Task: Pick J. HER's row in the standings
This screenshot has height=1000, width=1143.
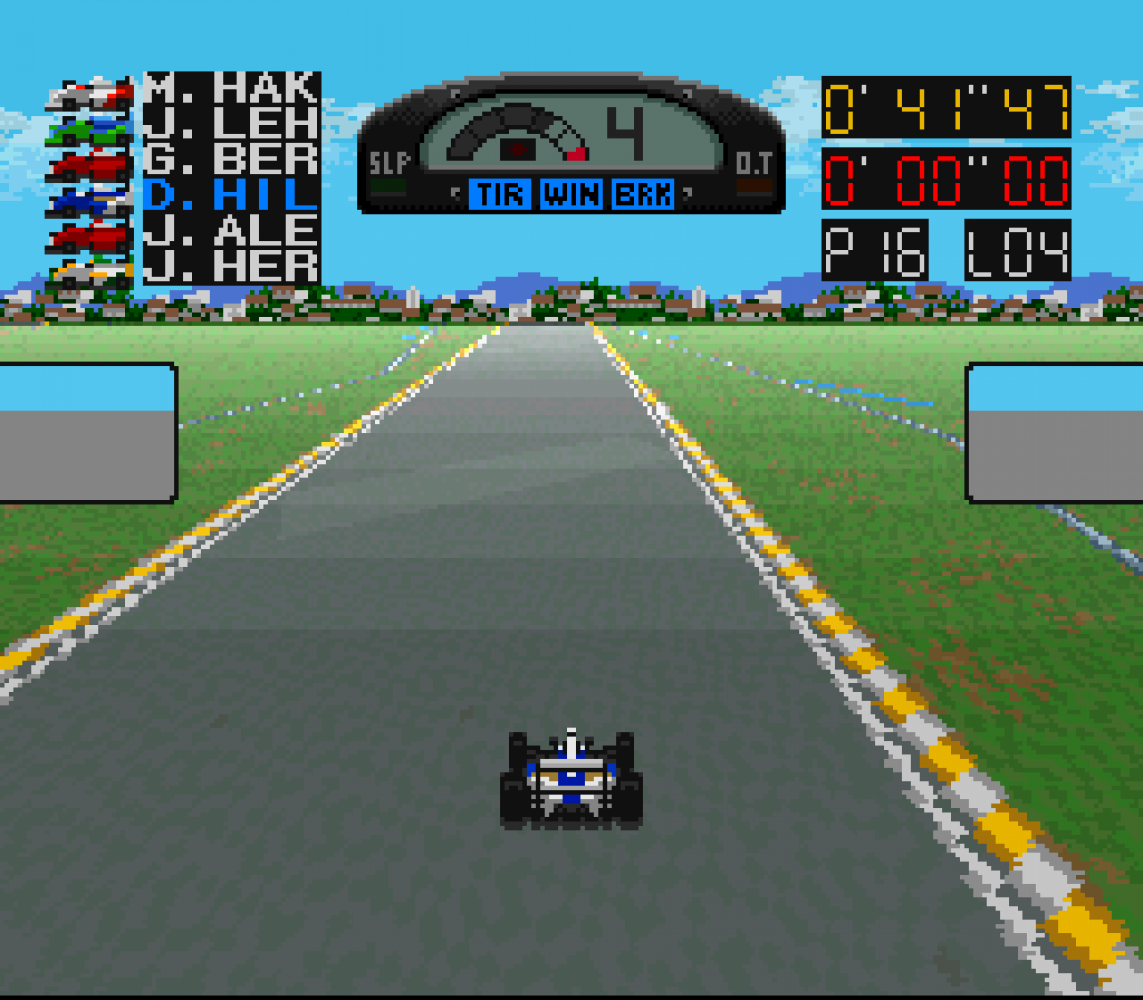Action: 230,266
